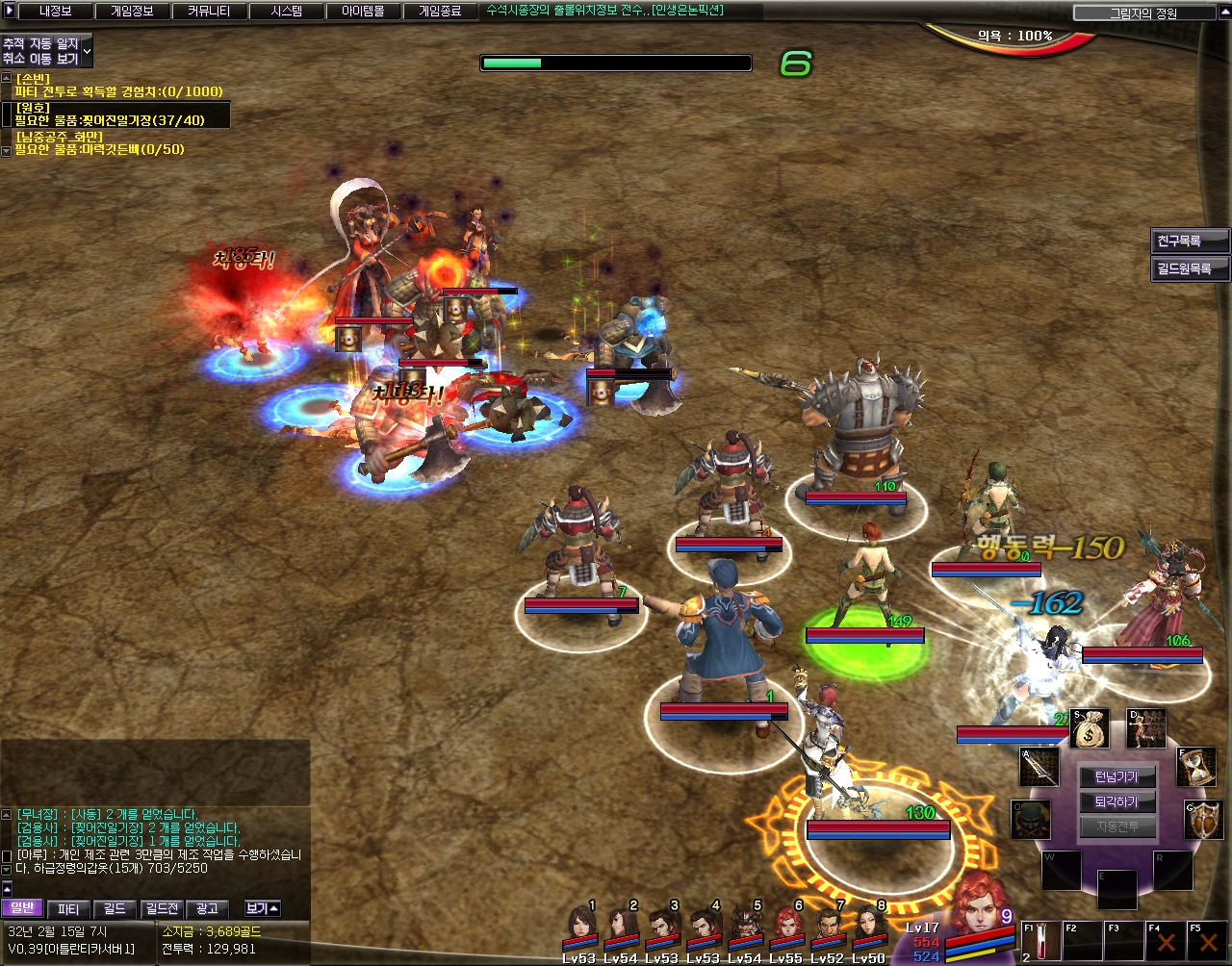Use the hourglass wait skill icon
This screenshot has height=966, width=1232.
[x=1196, y=767]
